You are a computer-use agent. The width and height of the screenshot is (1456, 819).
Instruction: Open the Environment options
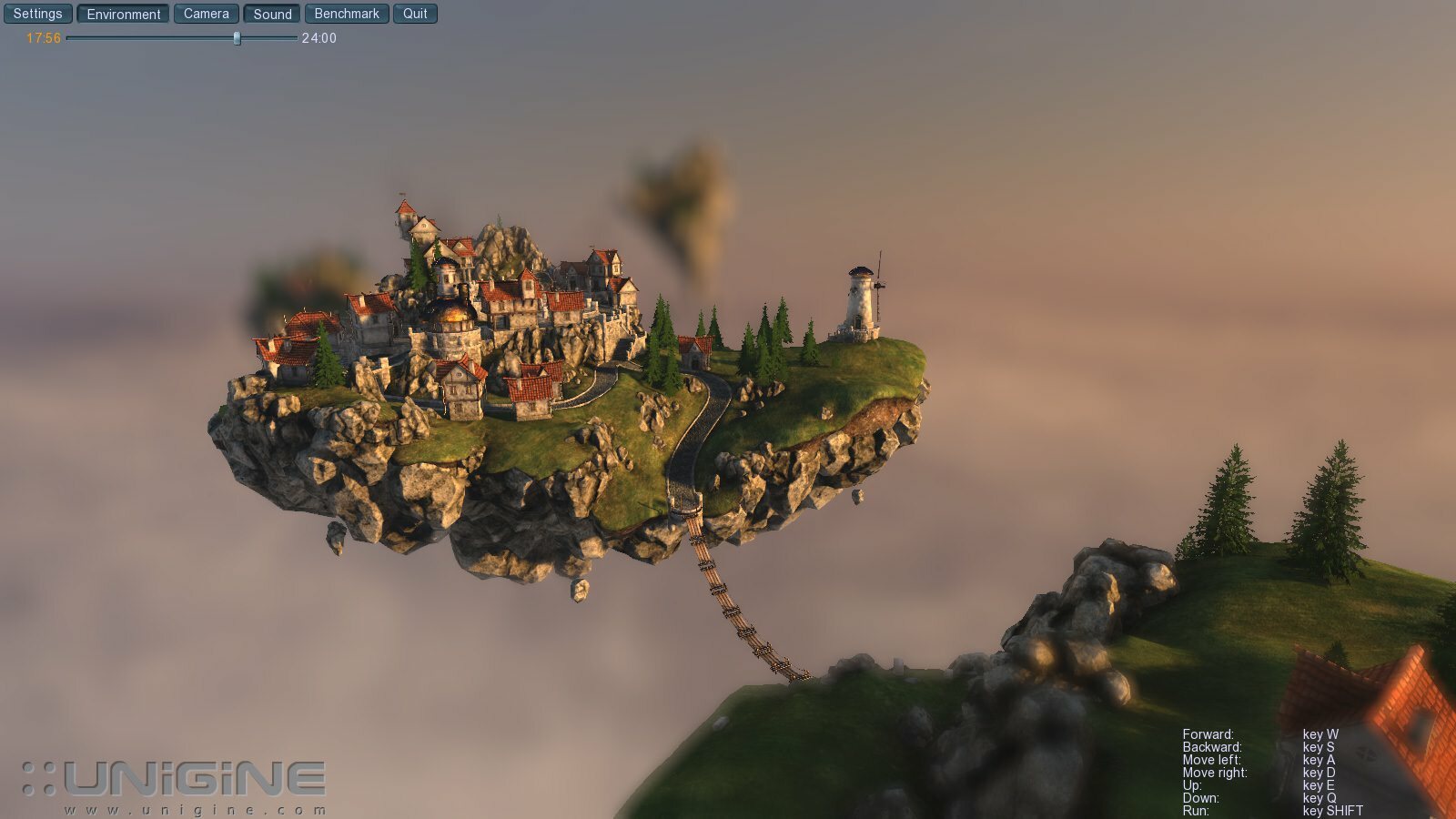(124, 14)
